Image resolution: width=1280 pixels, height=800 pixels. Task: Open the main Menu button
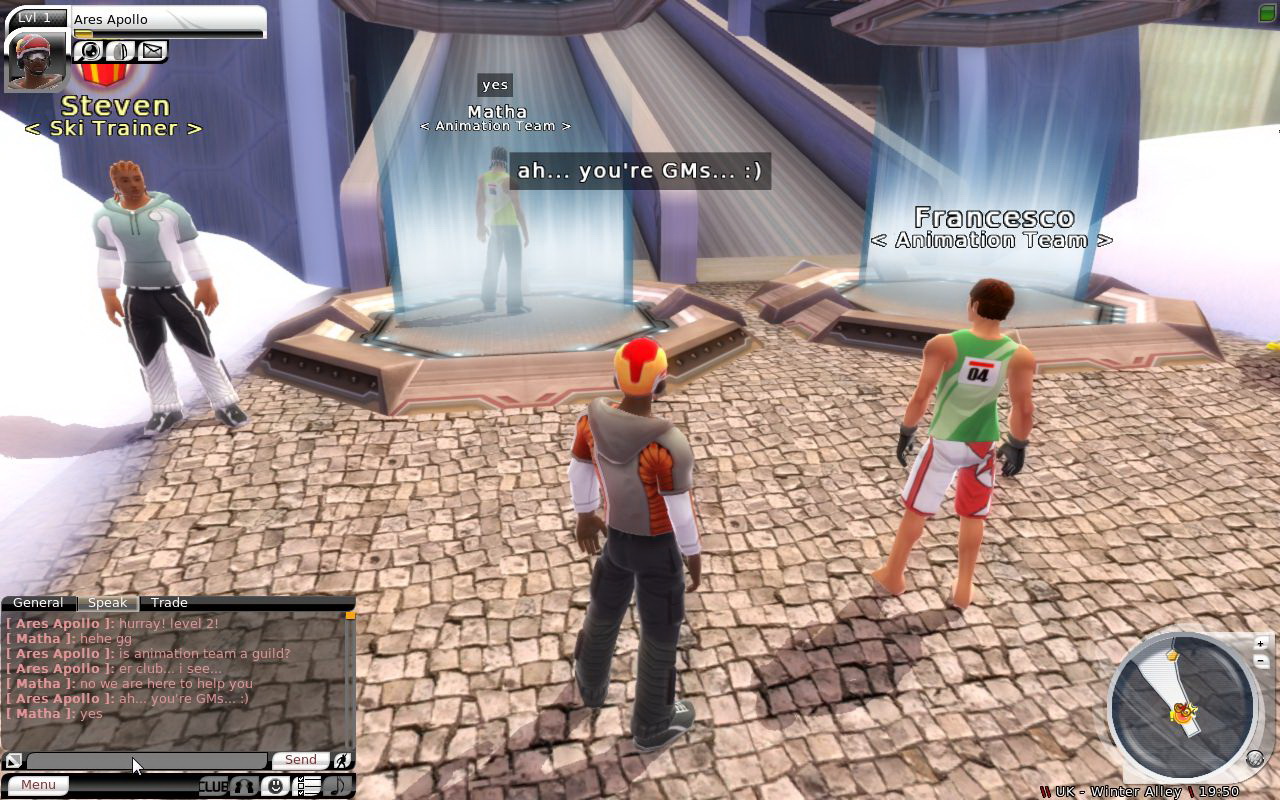pos(39,785)
